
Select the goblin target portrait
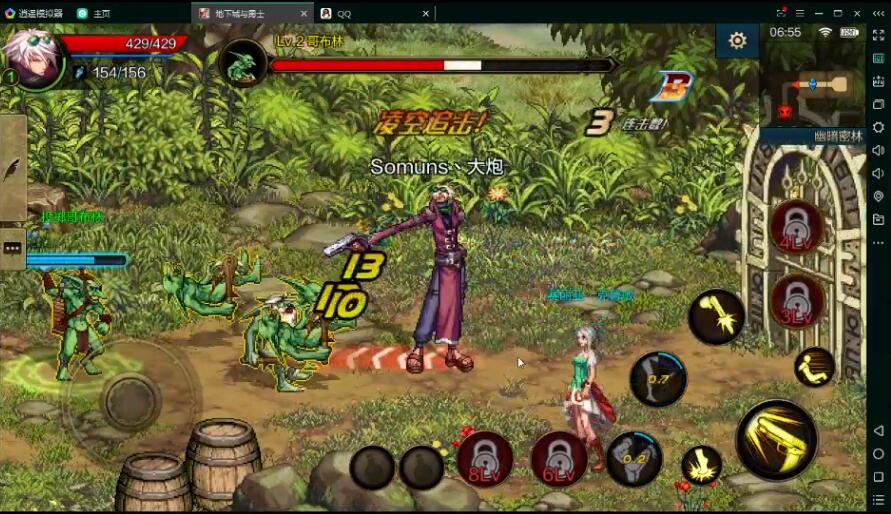pyautogui.click(x=242, y=65)
